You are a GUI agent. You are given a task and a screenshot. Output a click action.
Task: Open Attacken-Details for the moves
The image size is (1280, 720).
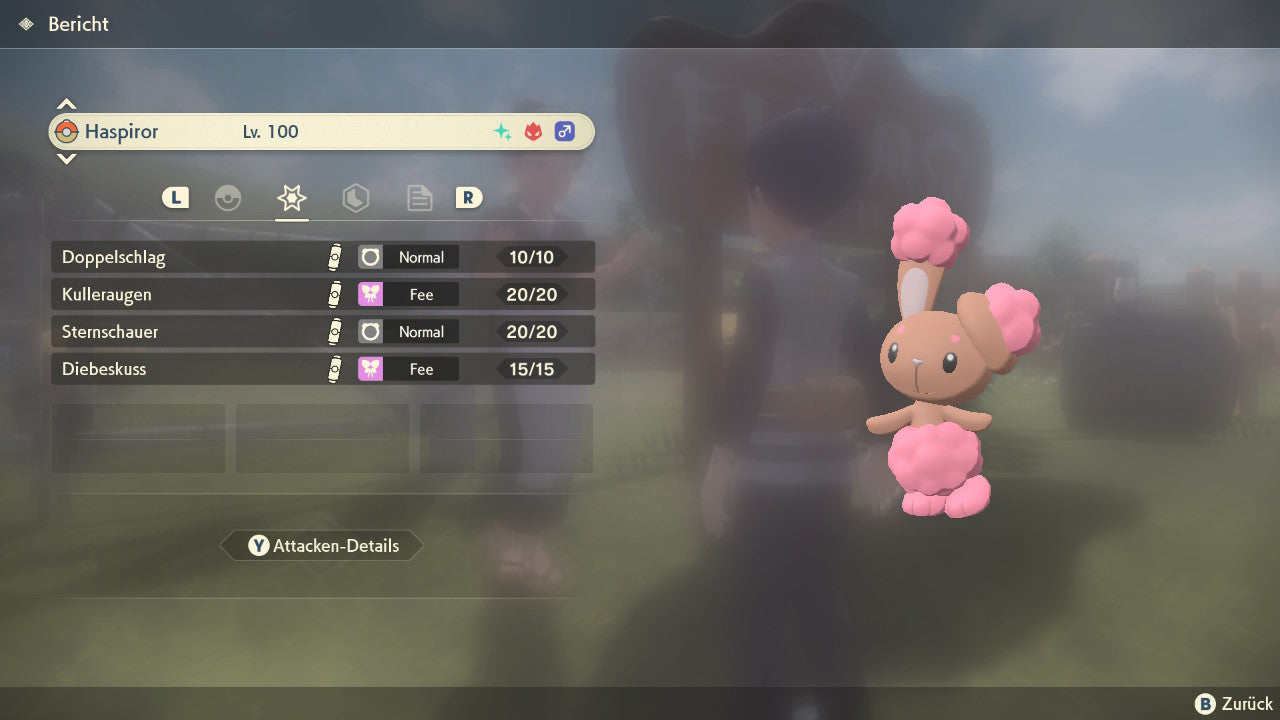[x=322, y=546]
